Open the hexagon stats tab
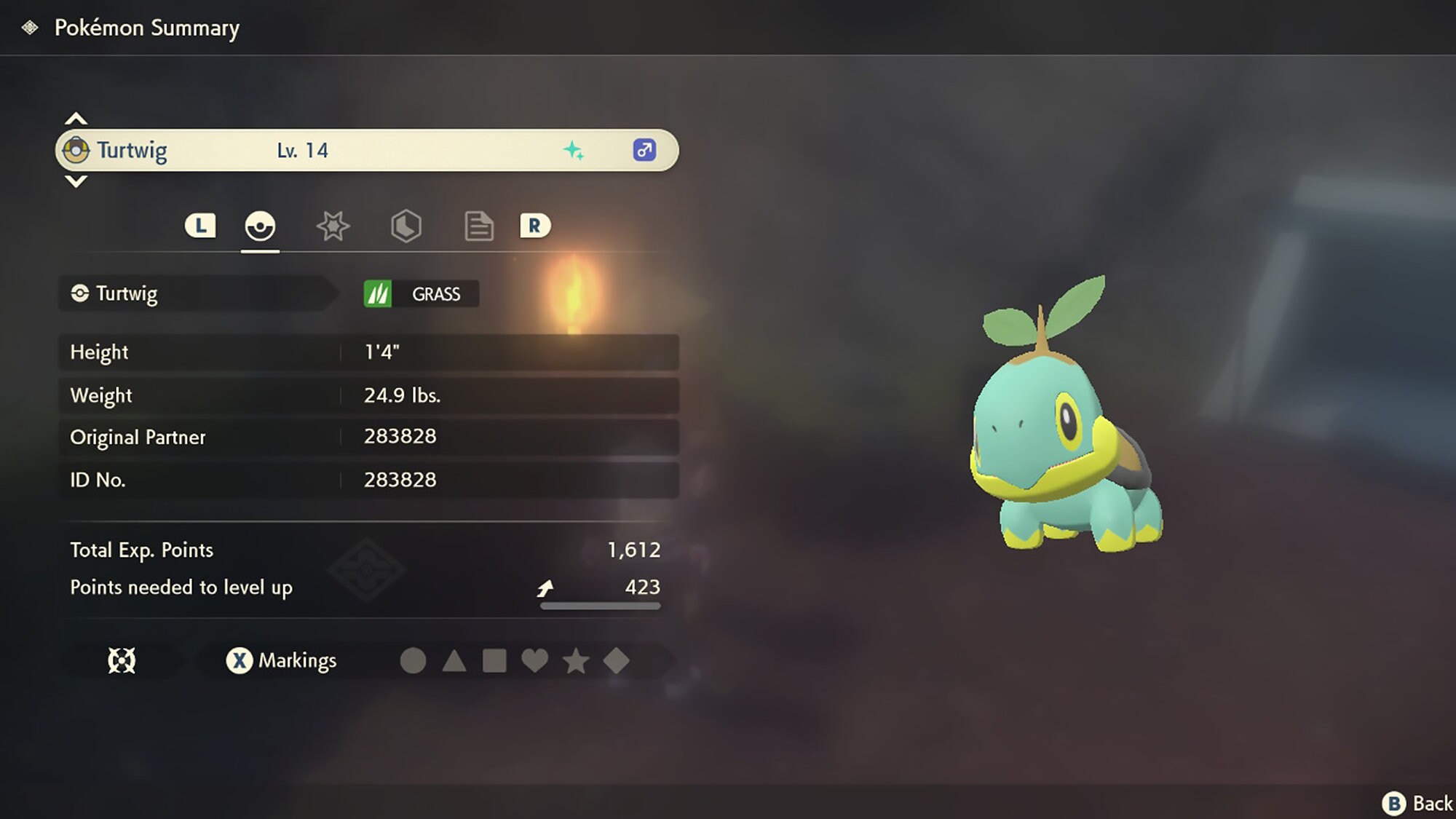Viewport: 1456px width, 819px height. point(406,226)
